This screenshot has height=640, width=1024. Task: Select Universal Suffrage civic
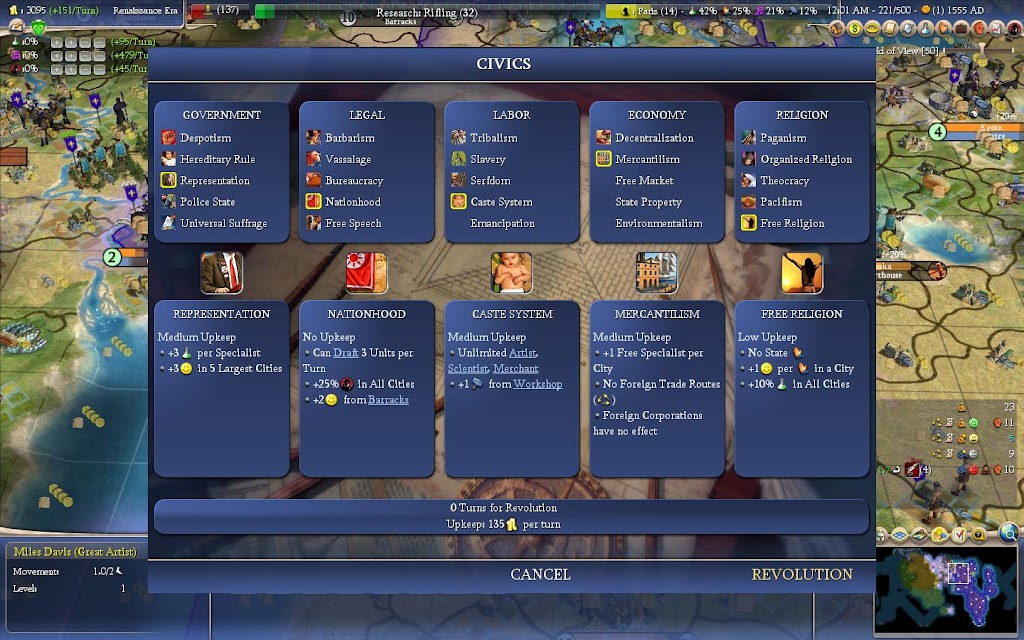click(223, 223)
